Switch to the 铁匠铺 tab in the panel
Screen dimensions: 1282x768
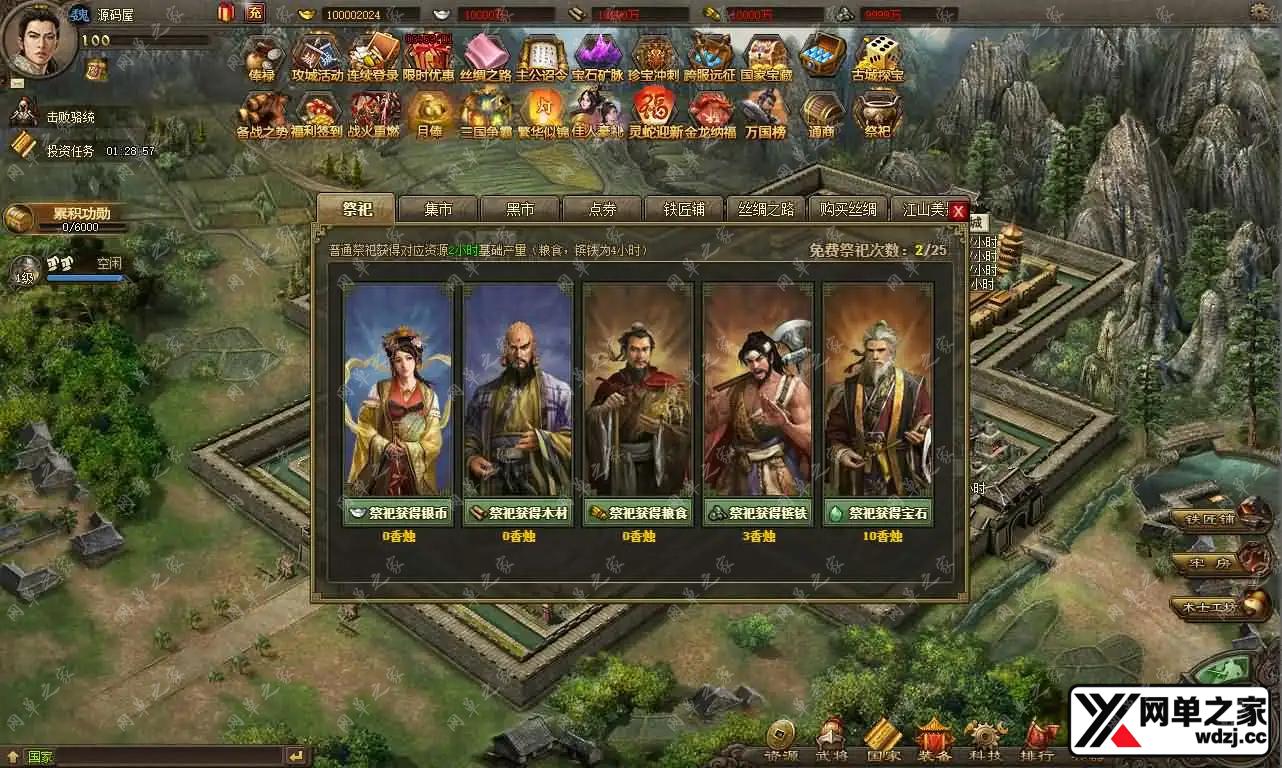click(x=684, y=209)
